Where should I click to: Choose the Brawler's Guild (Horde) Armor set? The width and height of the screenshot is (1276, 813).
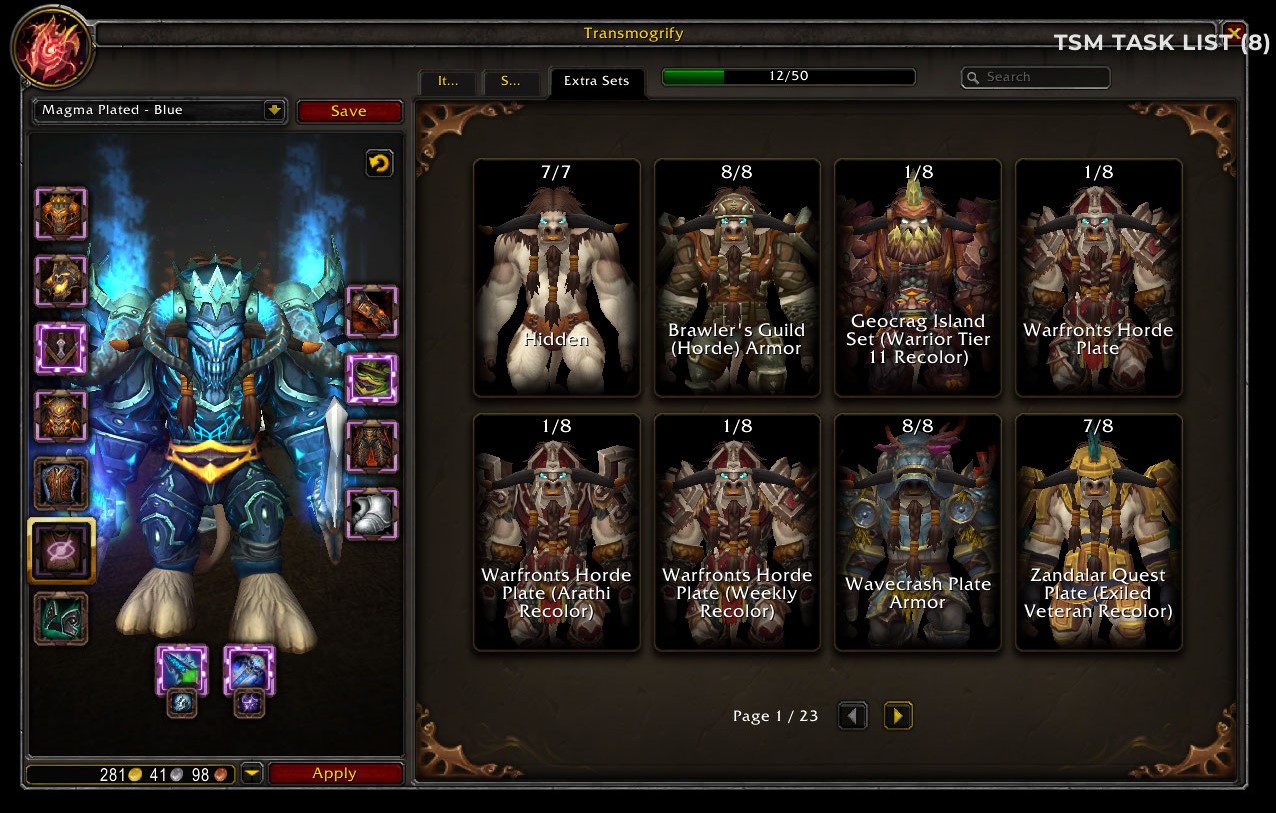coord(737,277)
